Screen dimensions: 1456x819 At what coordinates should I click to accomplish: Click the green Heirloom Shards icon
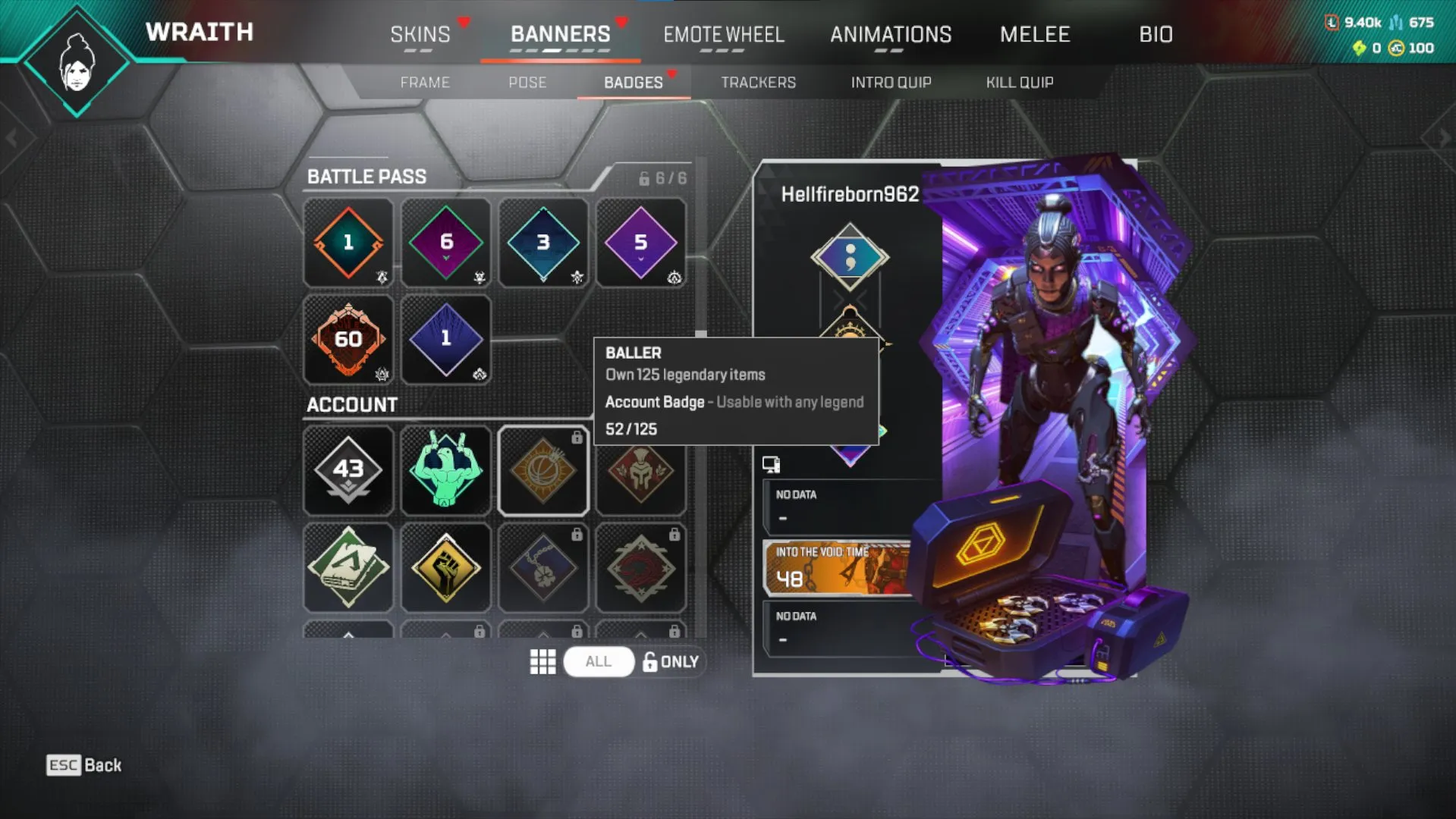coord(1360,48)
